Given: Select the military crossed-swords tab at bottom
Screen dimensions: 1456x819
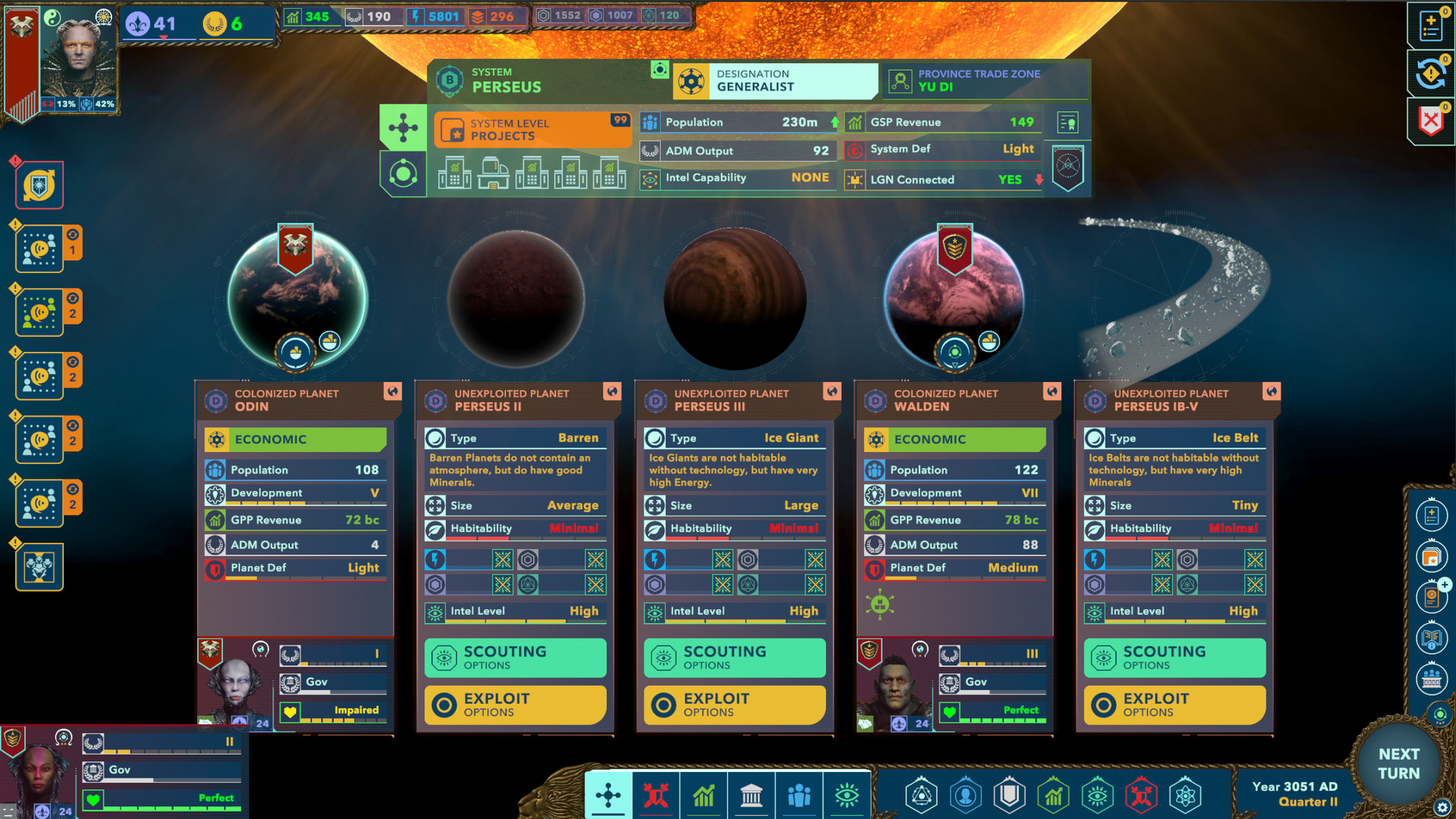Looking at the screenshot, I should tap(656, 795).
